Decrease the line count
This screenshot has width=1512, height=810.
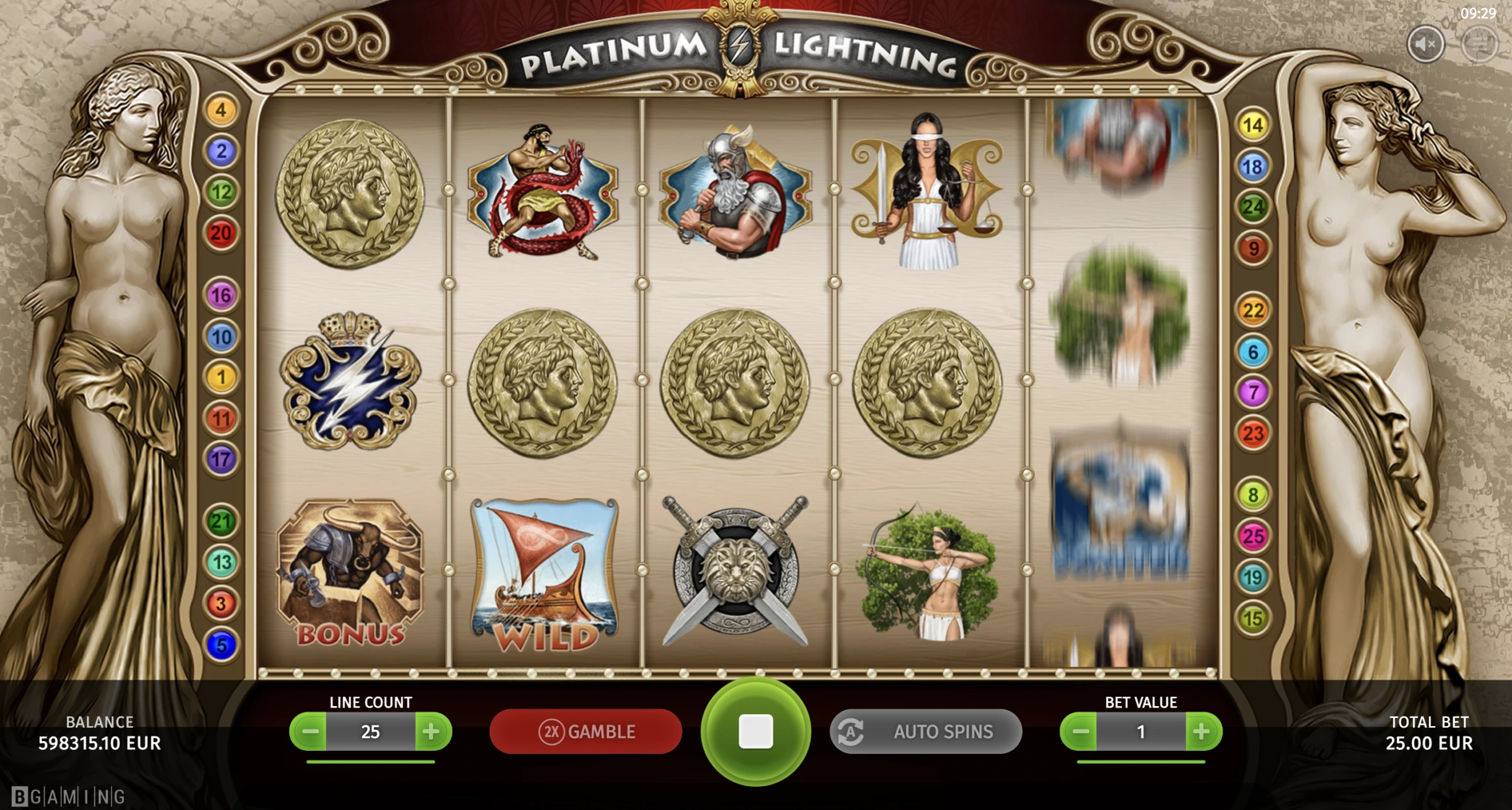(x=309, y=731)
